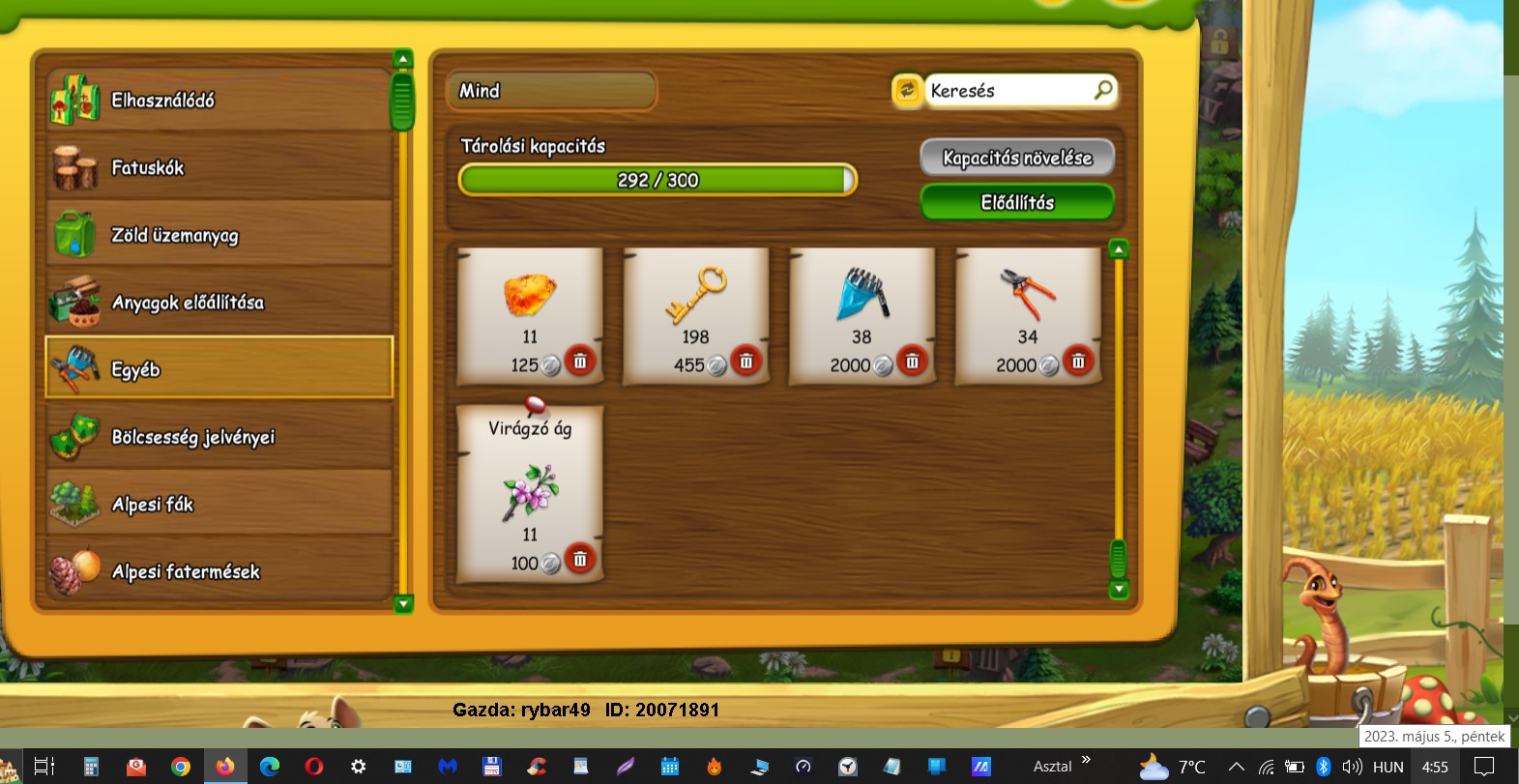The height and width of the screenshot is (784, 1519).
Task: Choose the Egyéb category
Action: click(x=219, y=368)
